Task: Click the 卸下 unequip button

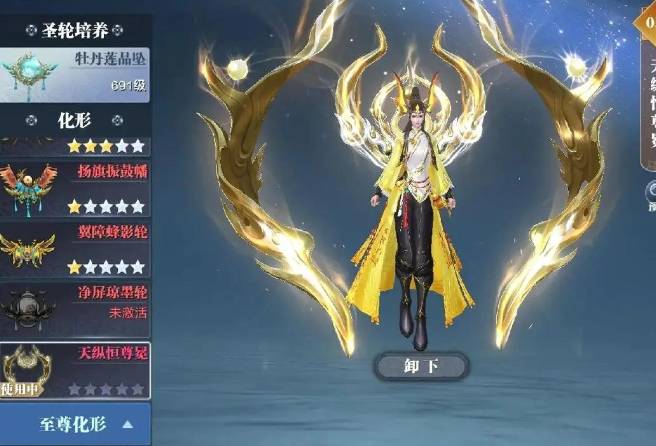Action: (421, 366)
